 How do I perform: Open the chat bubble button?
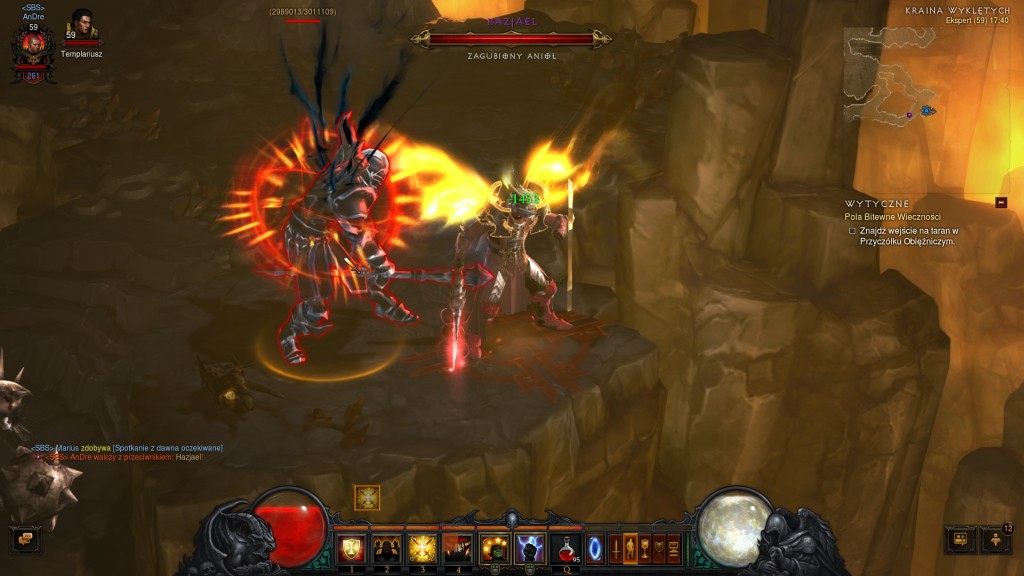(23, 540)
